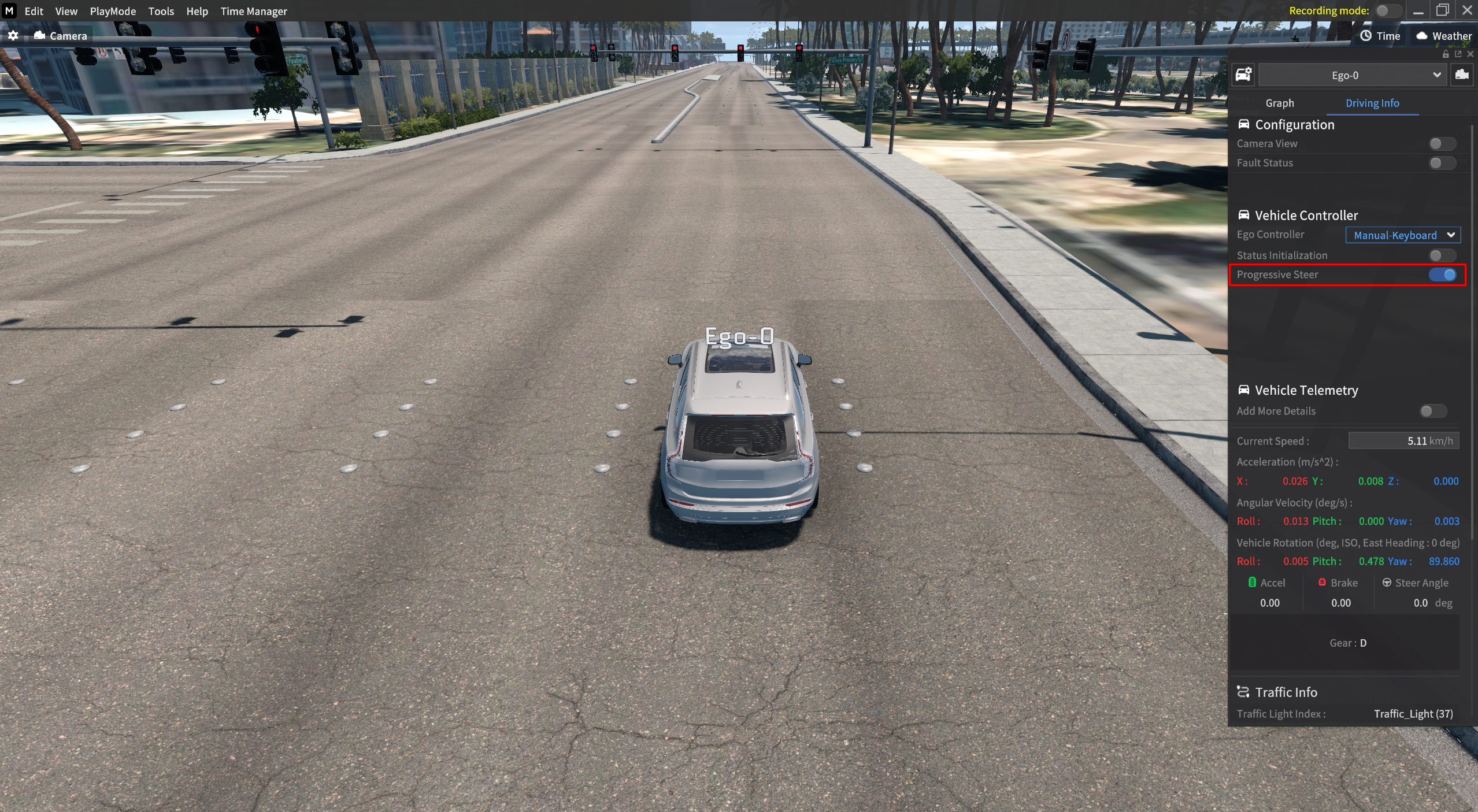Open the Manual-Keyboard controller dropdown
Screen dimensions: 1478x812
(1402, 235)
